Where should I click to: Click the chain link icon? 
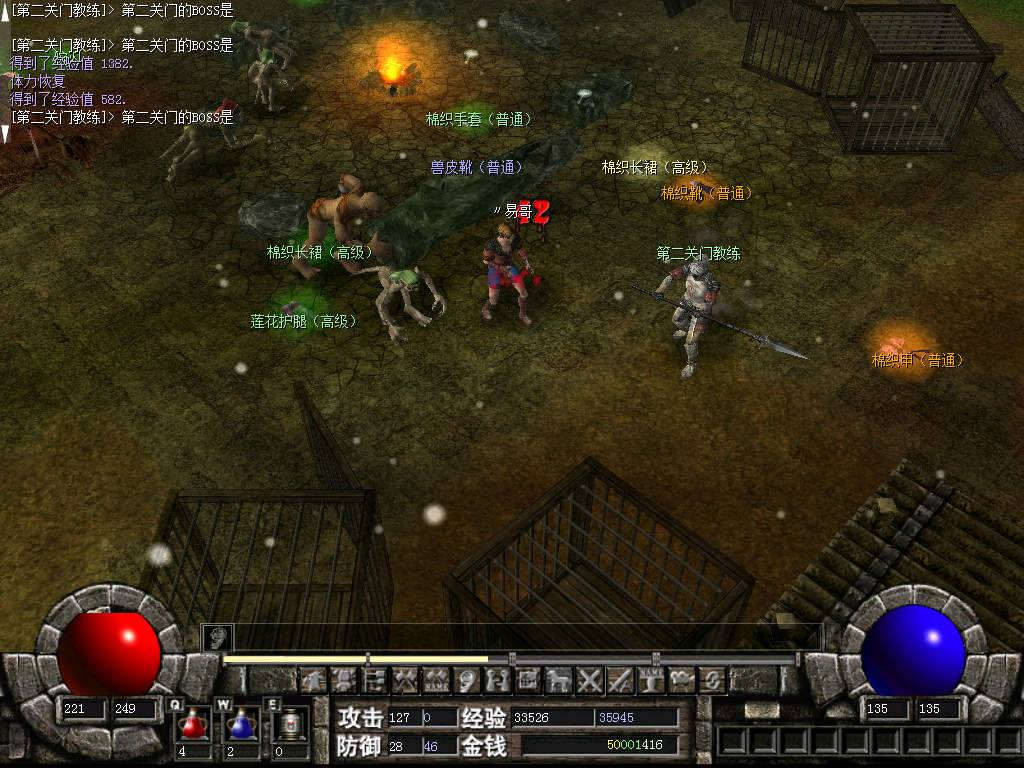(x=713, y=681)
